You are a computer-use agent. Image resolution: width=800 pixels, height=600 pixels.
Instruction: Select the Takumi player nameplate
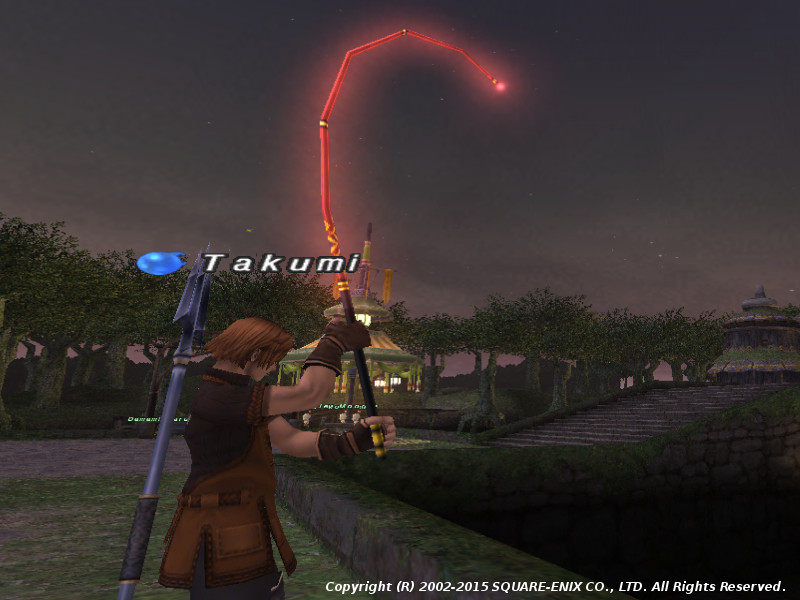280,263
